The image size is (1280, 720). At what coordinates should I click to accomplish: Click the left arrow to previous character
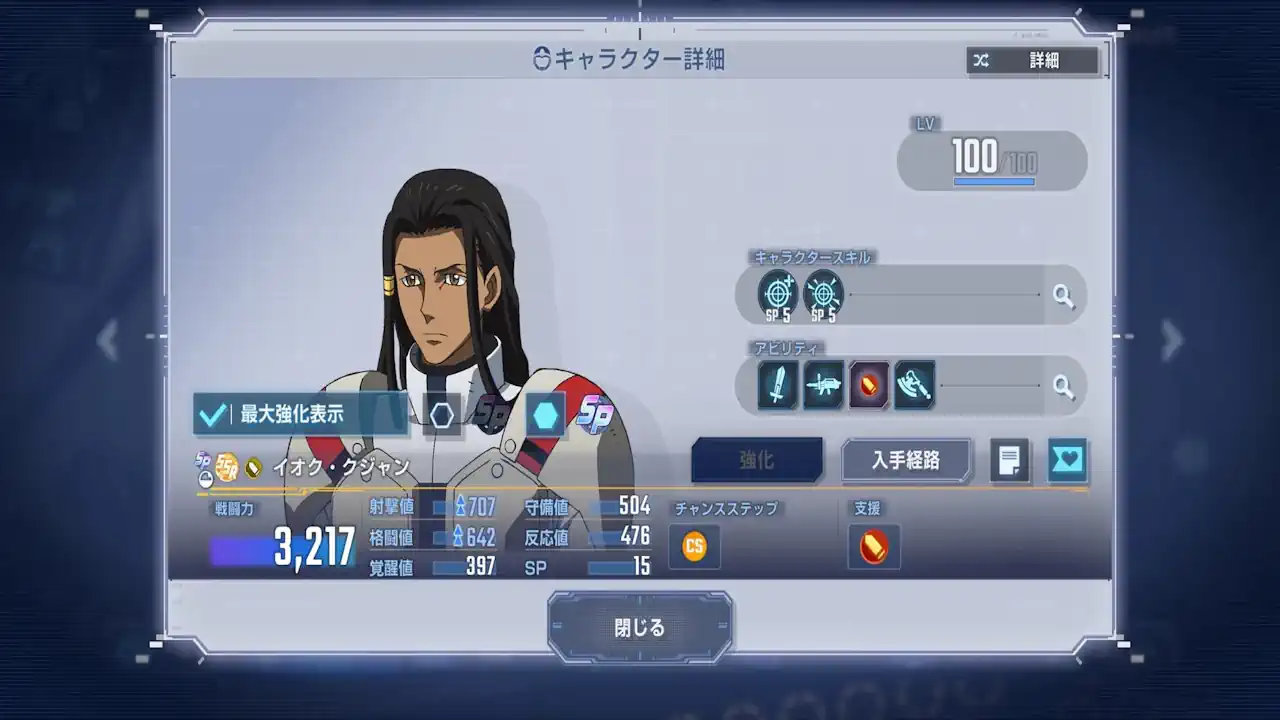108,341
